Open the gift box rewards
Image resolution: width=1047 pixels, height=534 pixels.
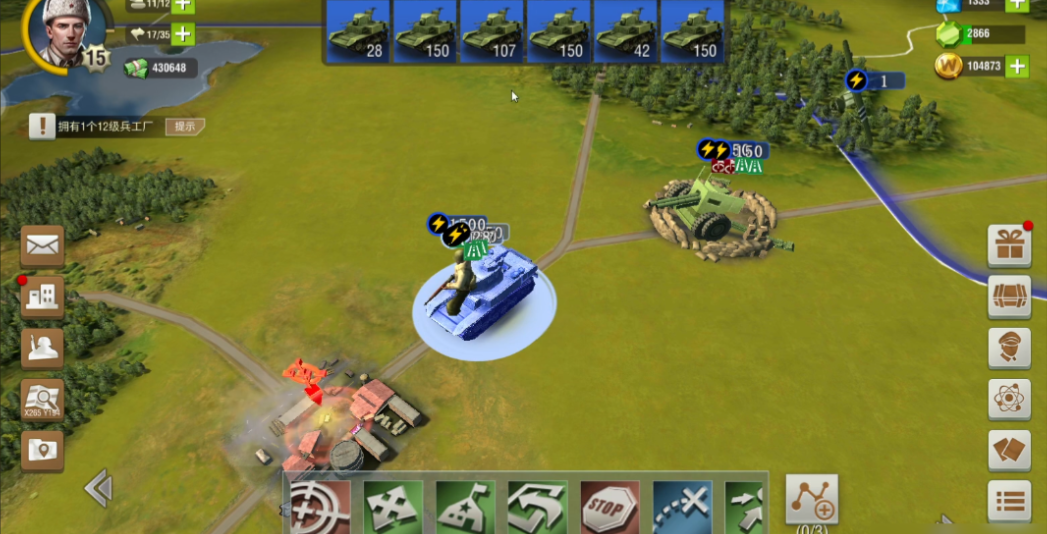pyautogui.click(x=1009, y=246)
